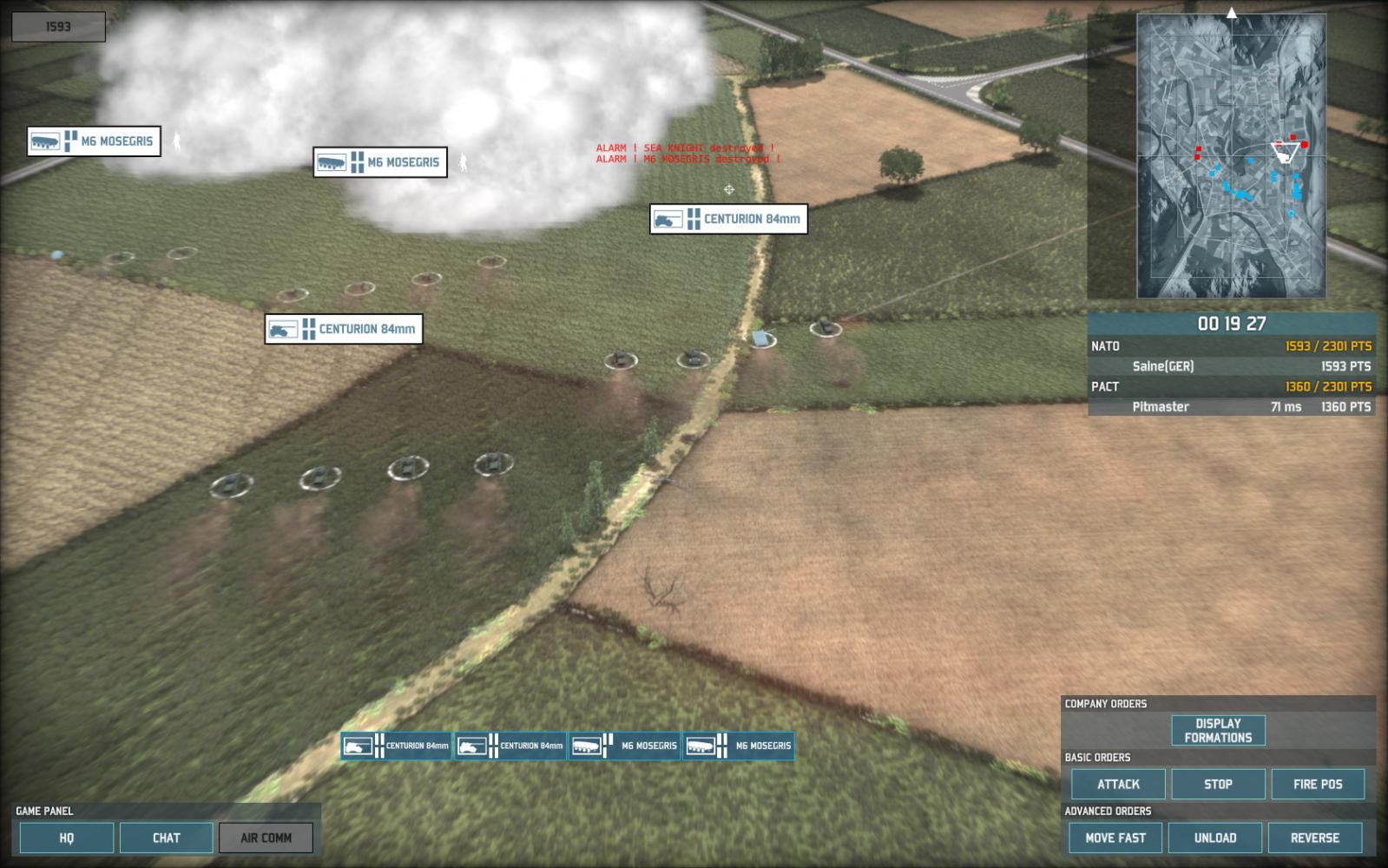Open the Chat panel
The width and height of the screenshot is (1388, 868).
[x=166, y=838]
